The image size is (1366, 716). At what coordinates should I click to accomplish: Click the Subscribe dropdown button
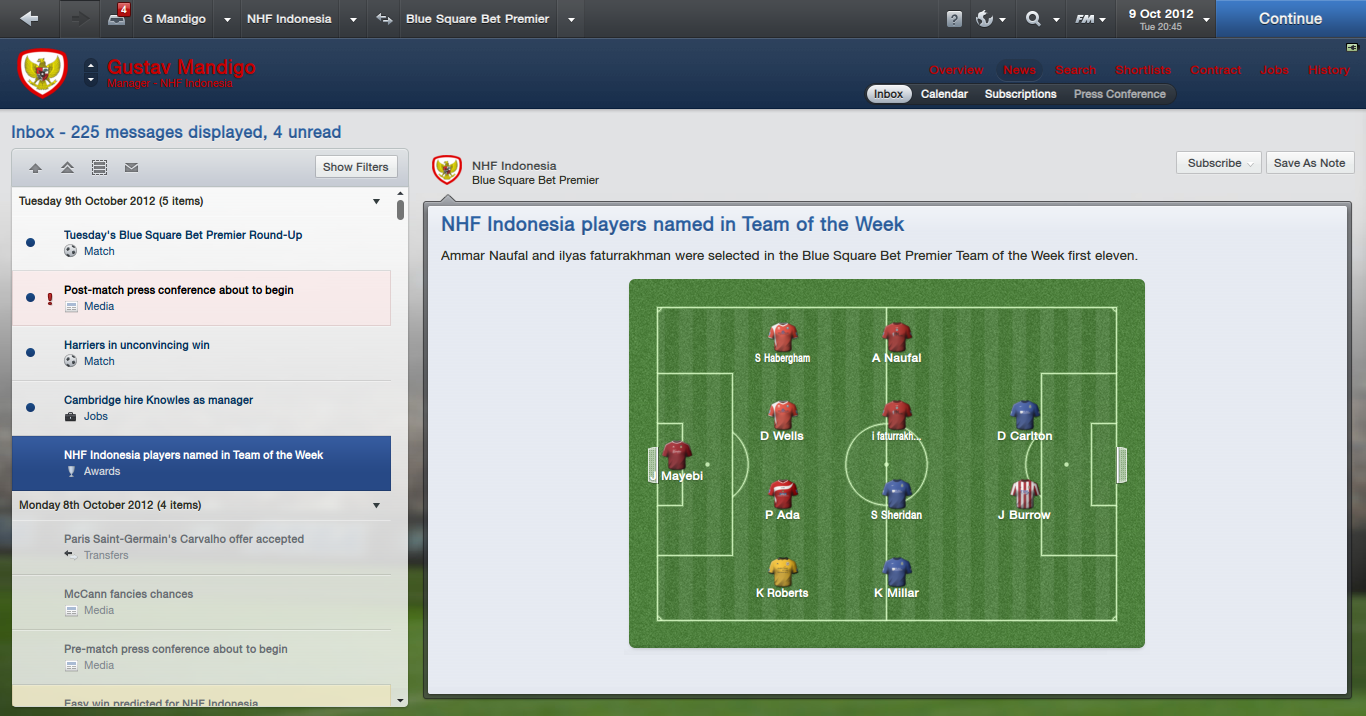pos(1218,163)
